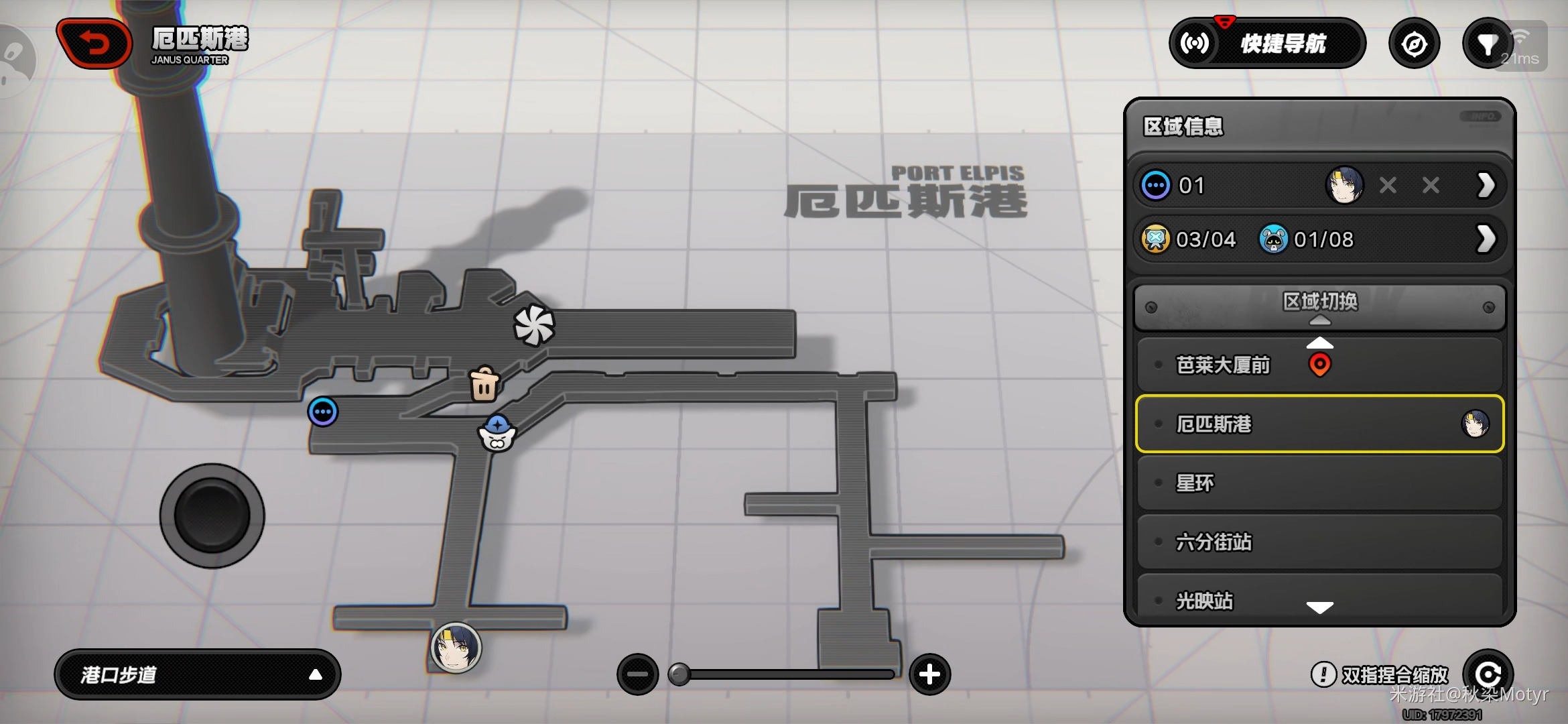The image size is (1568, 724).
Task: Expand the collectibles progress row 03/04
Action: coord(1486,239)
